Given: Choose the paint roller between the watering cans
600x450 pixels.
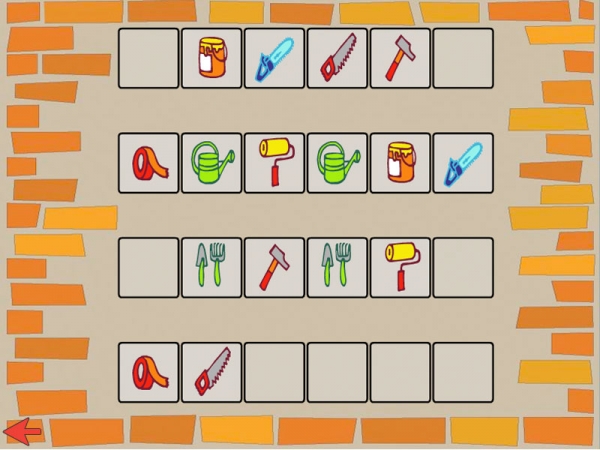Looking at the screenshot, I should [x=274, y=162].
